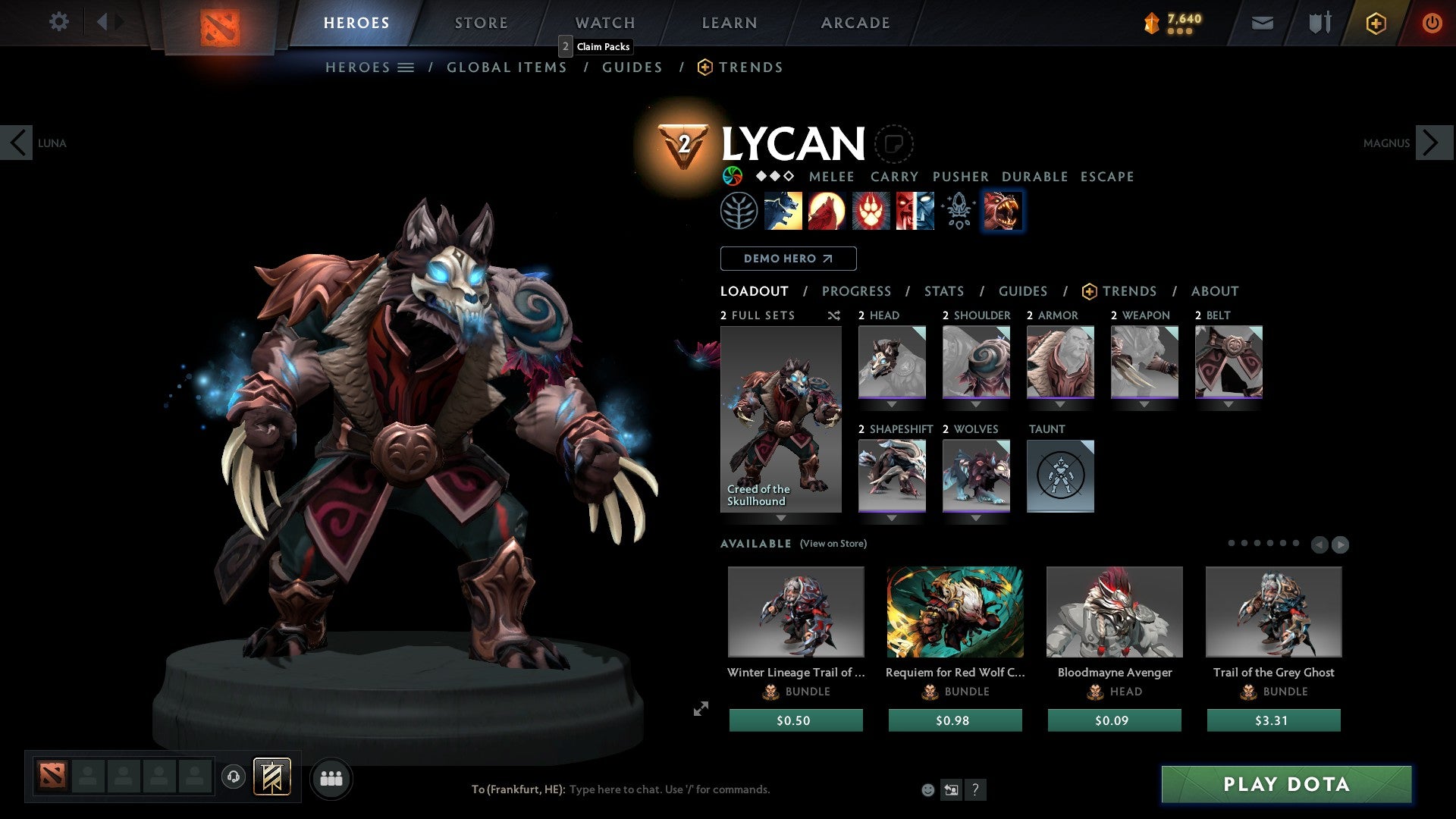Image resolution: width=1456 pixels, height=819 pixels.
Task: Open the ARCADE menu
Action: pos(855,23)
